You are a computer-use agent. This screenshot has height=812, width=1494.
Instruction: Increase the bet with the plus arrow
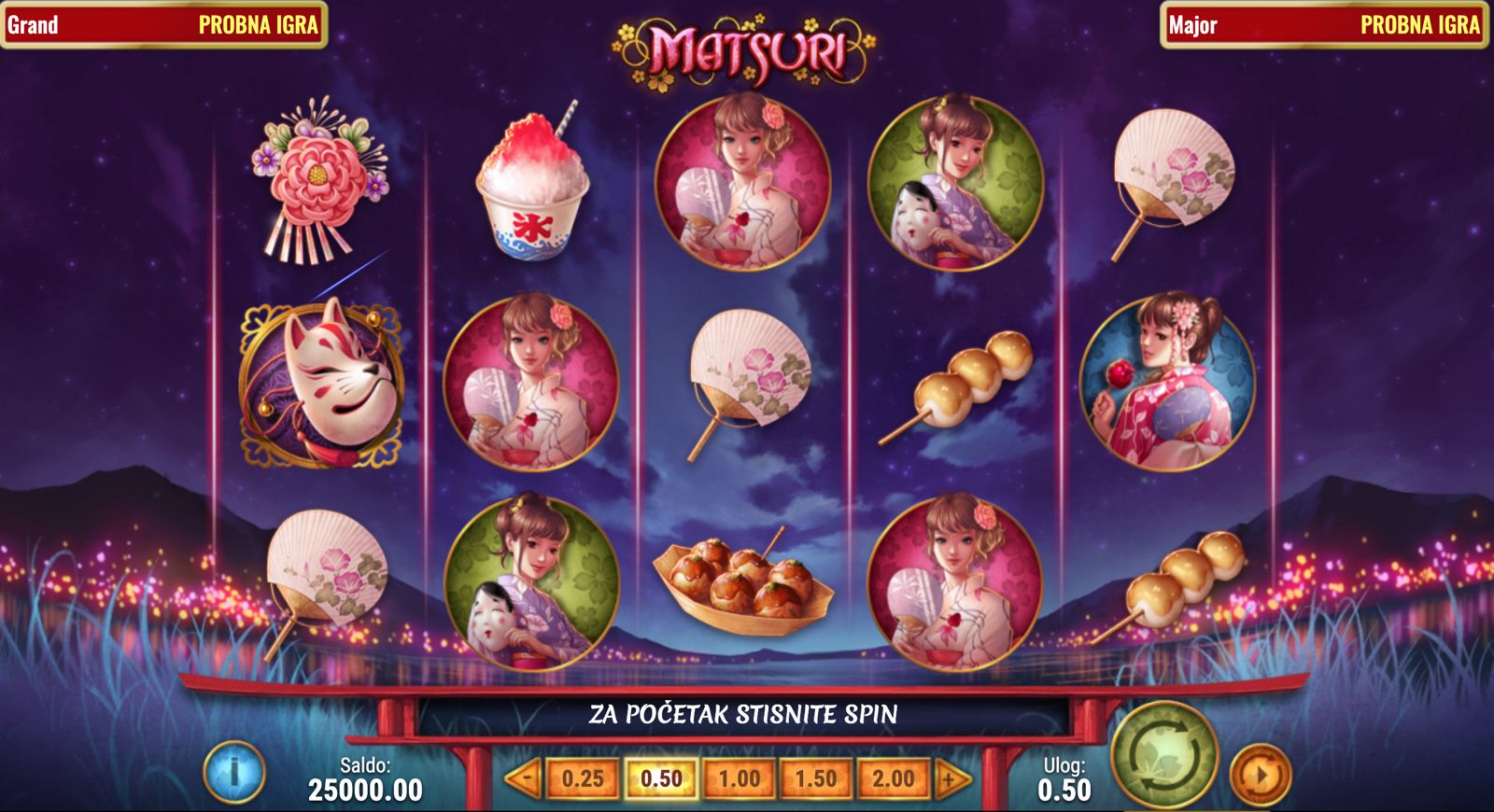click(x=951, y=777)
